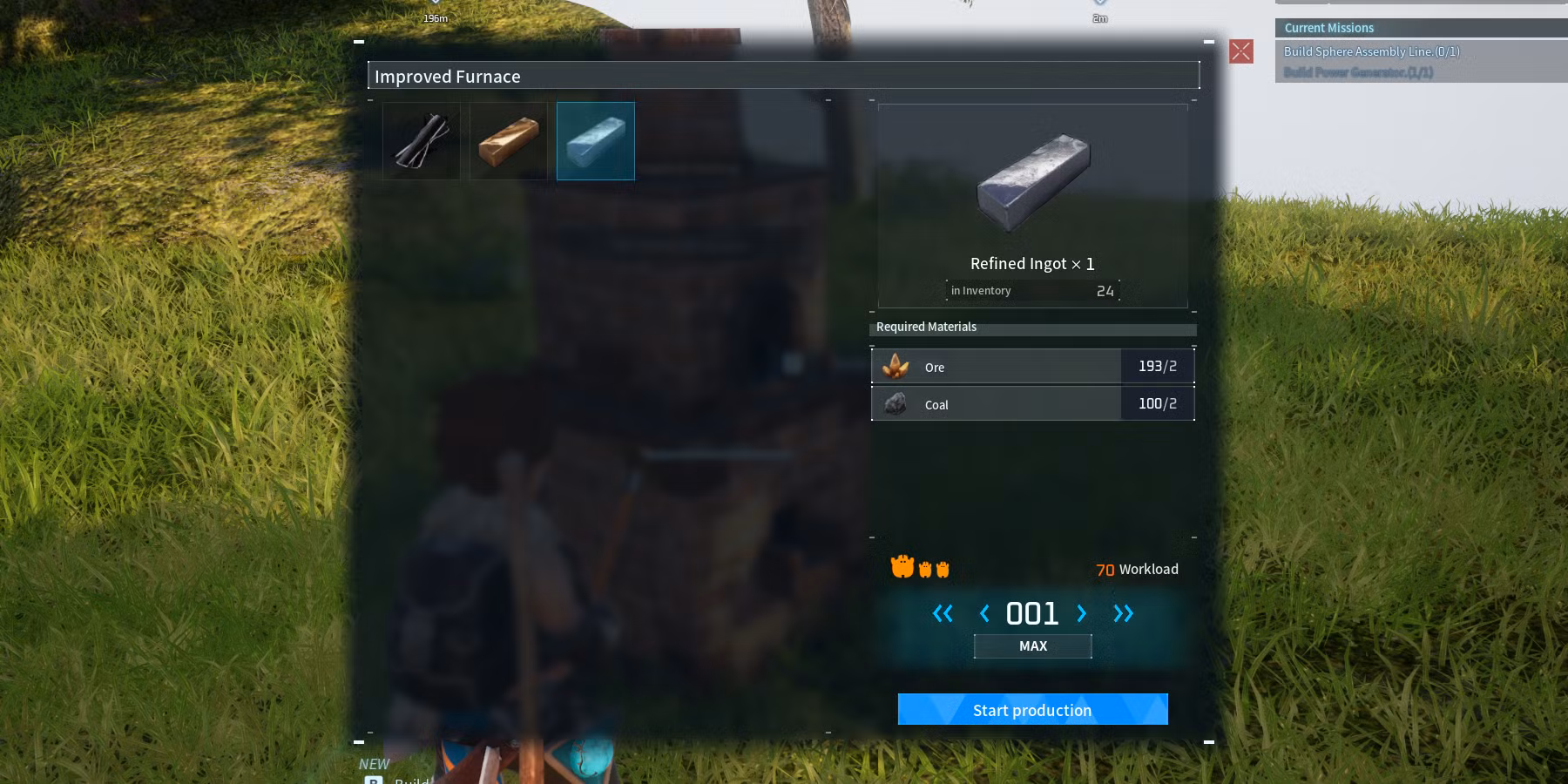
Task: Select the highlighted Refined Ingot recipe
Action: [x=595, y=140]
